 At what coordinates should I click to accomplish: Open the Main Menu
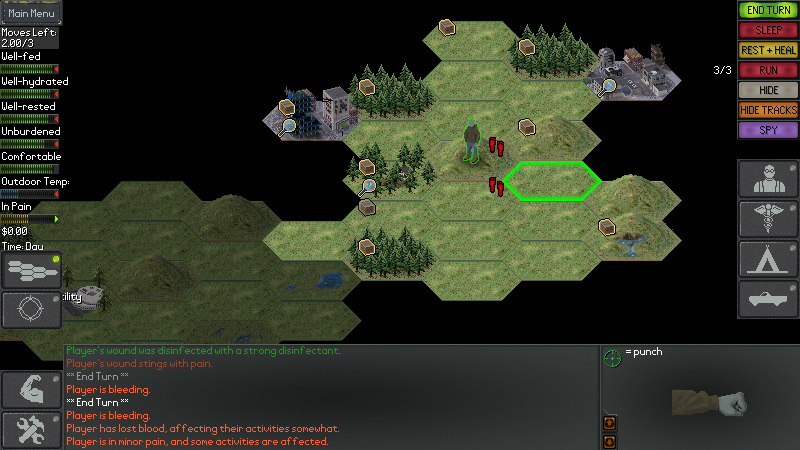coord(31,14)
